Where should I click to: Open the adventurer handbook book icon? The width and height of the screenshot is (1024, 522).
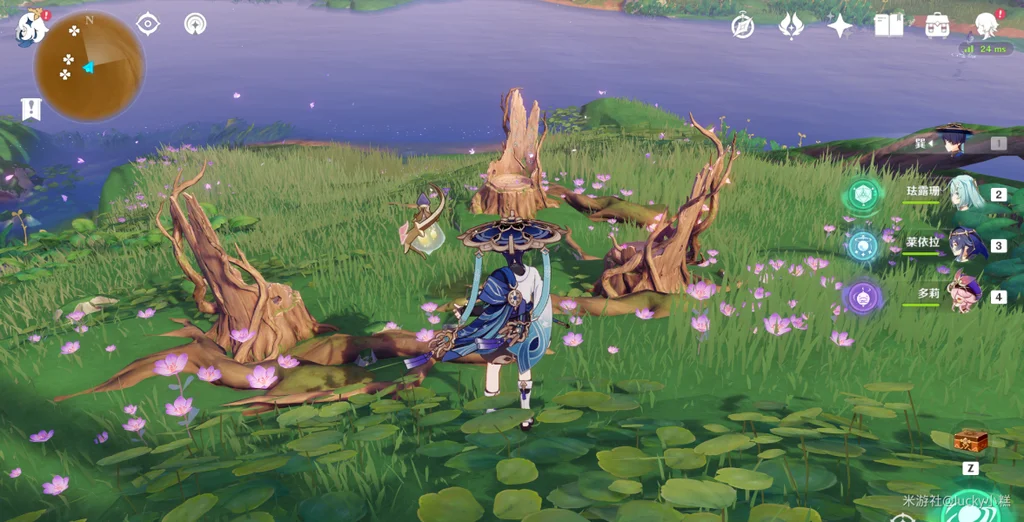click(888, 26)
